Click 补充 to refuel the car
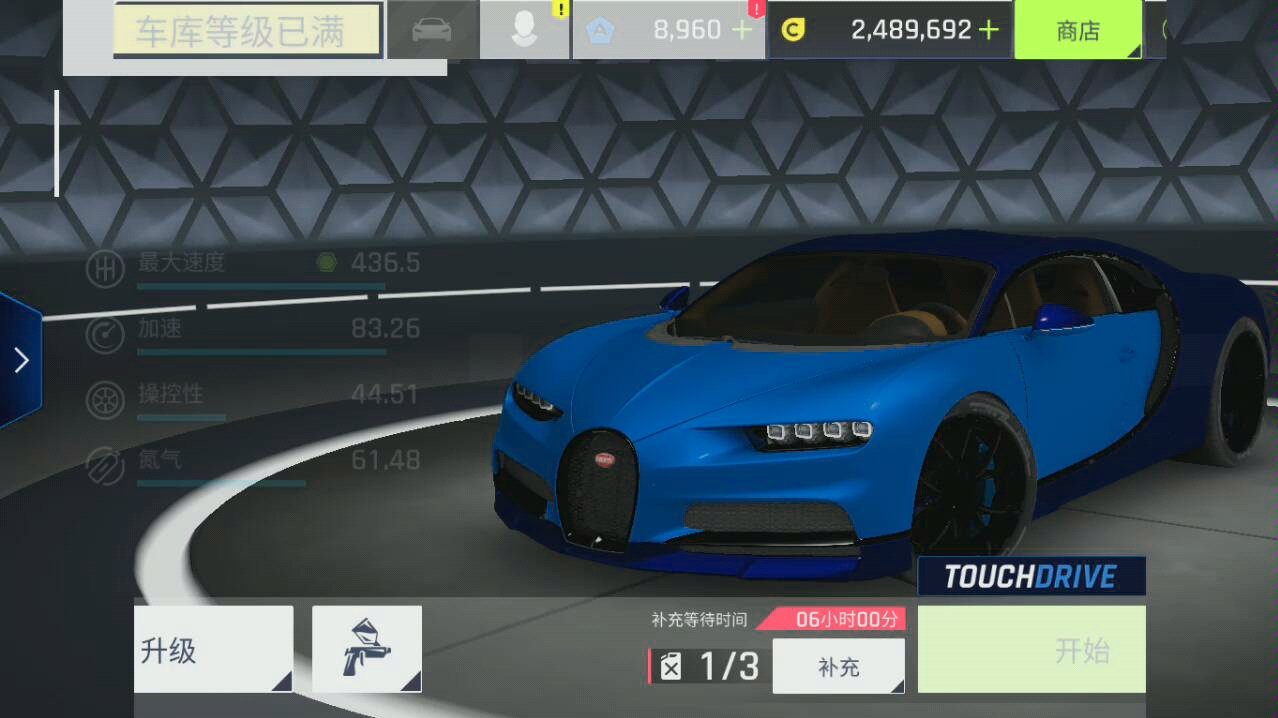 point(838,666)
